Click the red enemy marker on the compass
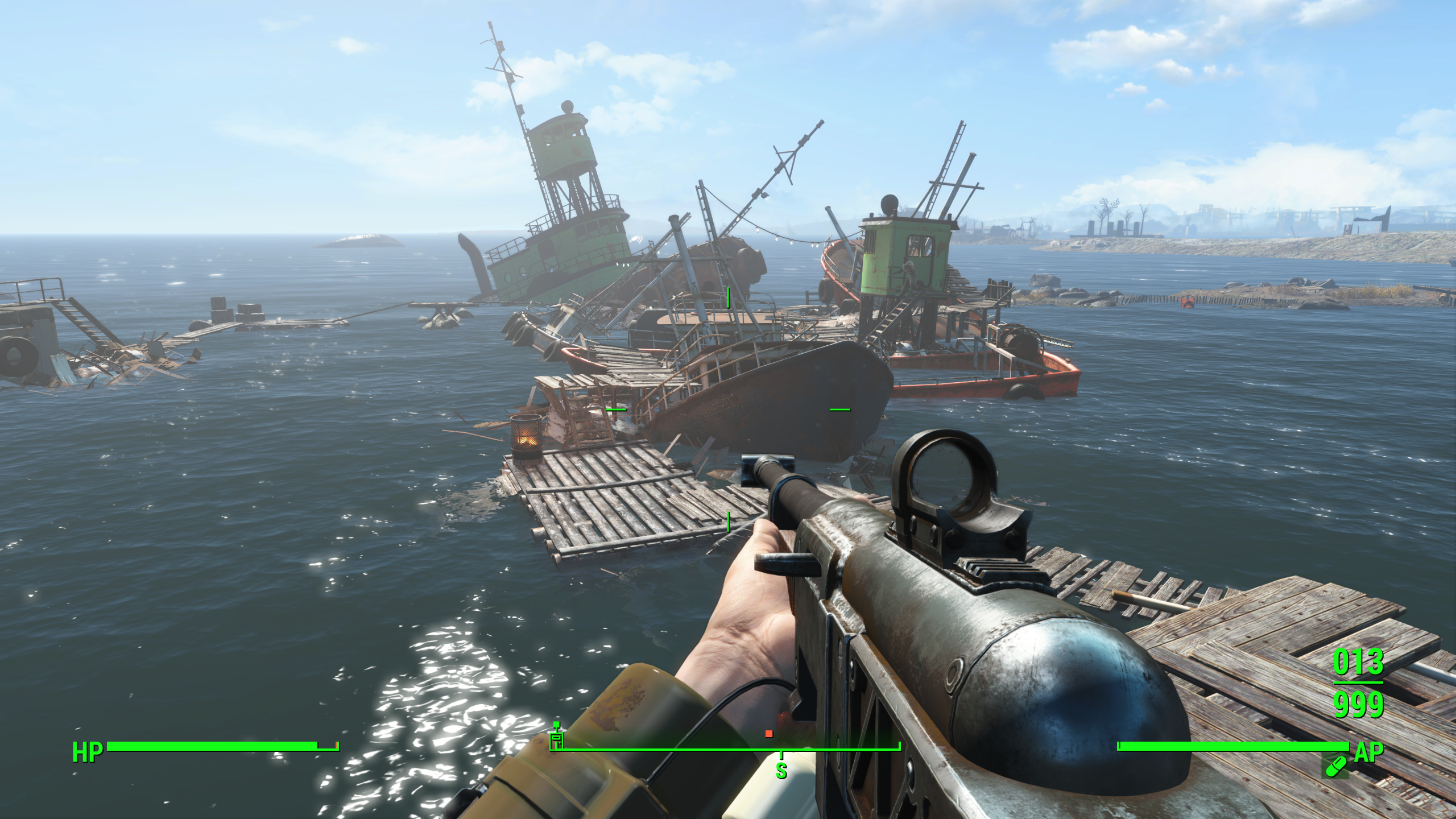Screen dimensions: 1456x819 pos(769,734)
